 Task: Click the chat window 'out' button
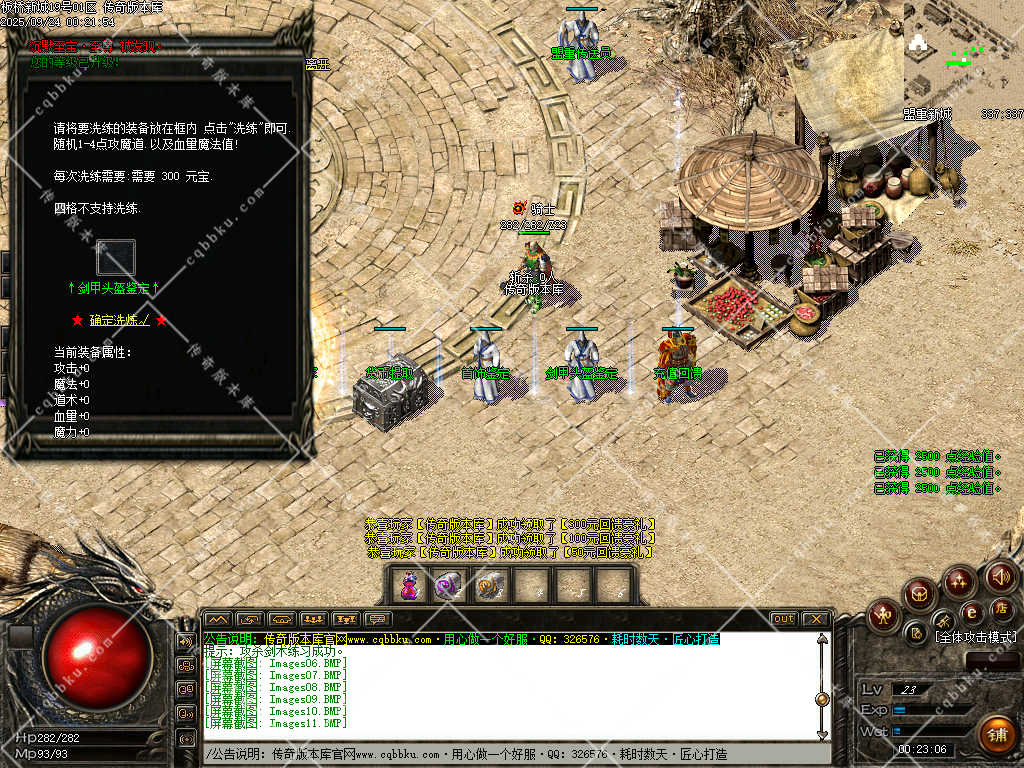(x=784, y=619)
